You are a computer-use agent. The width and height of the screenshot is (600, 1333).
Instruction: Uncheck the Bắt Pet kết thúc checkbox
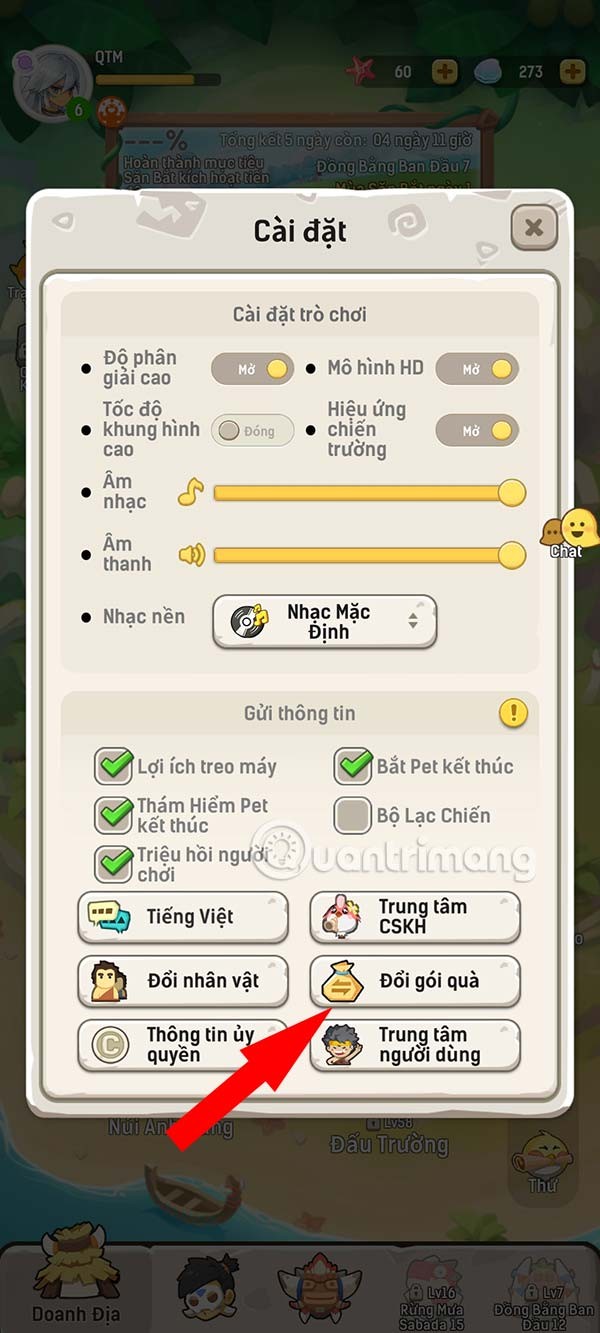tap(353, 767)
